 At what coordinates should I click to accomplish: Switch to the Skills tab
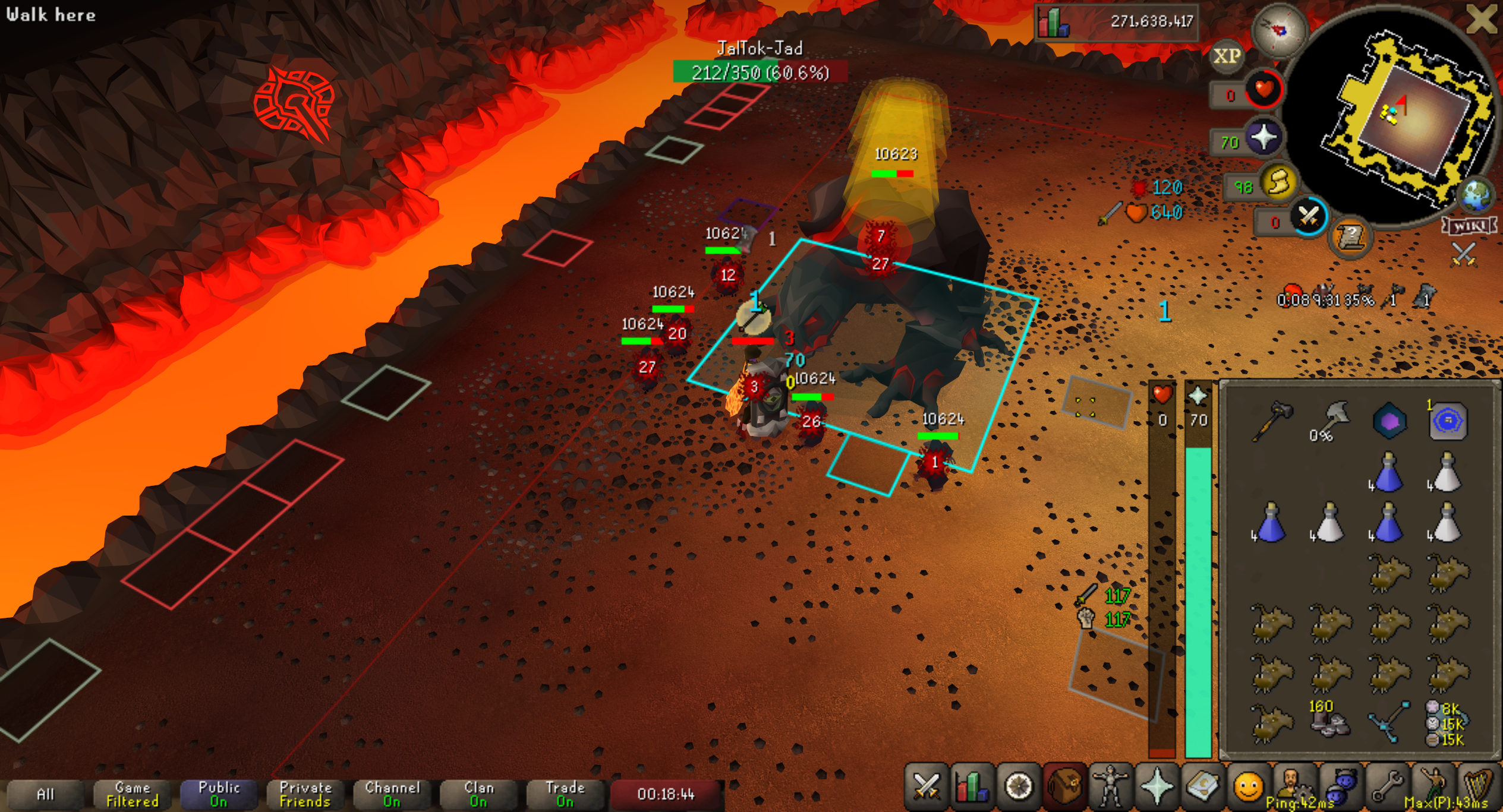[971, 787]
